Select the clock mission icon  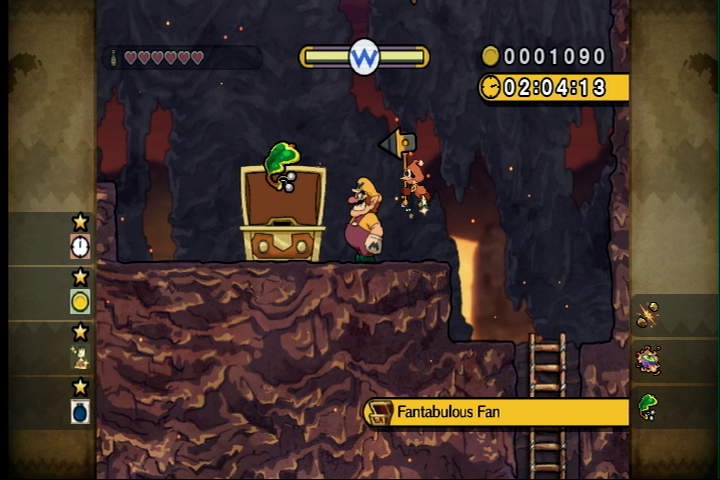pos(80,246)
